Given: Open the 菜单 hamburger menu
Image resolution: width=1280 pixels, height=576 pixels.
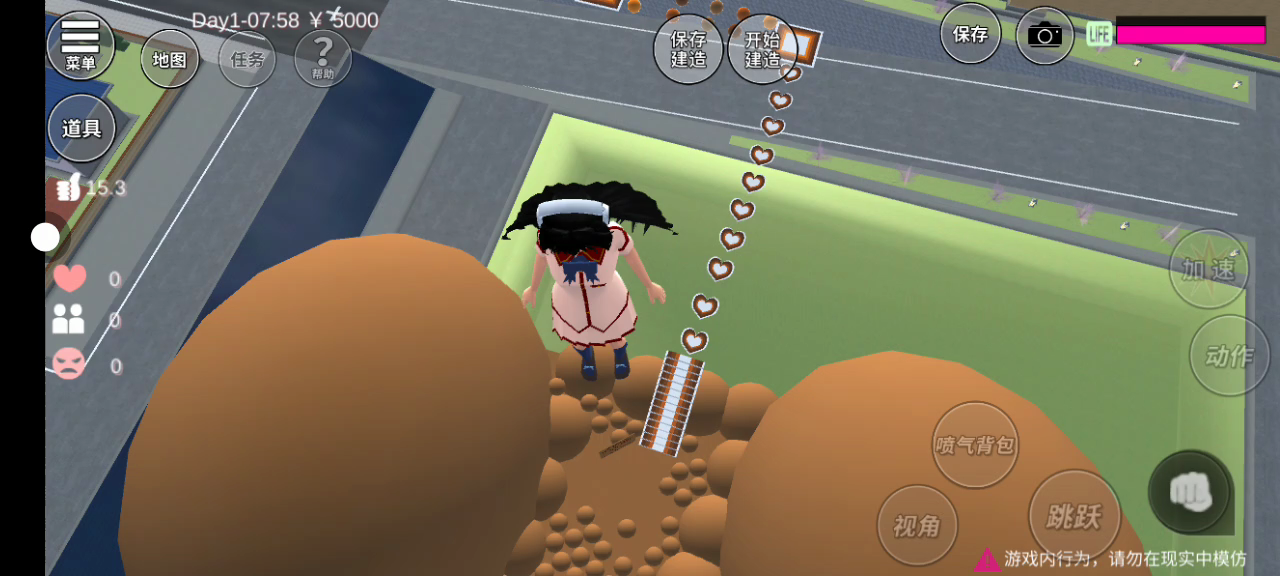Looking at the screenshot, I should pos(80,45).
